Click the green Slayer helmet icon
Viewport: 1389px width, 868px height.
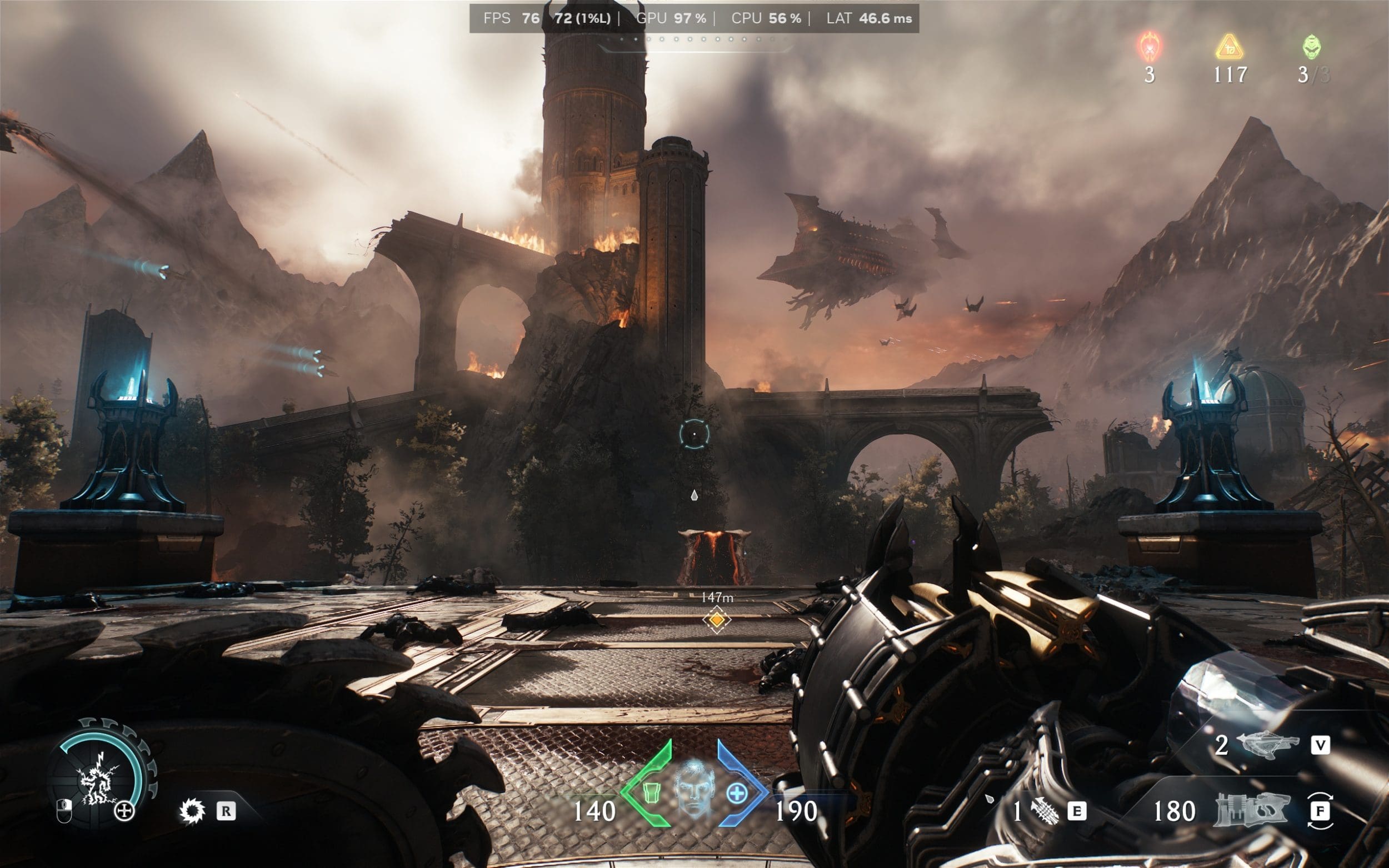pos(1311,47)
